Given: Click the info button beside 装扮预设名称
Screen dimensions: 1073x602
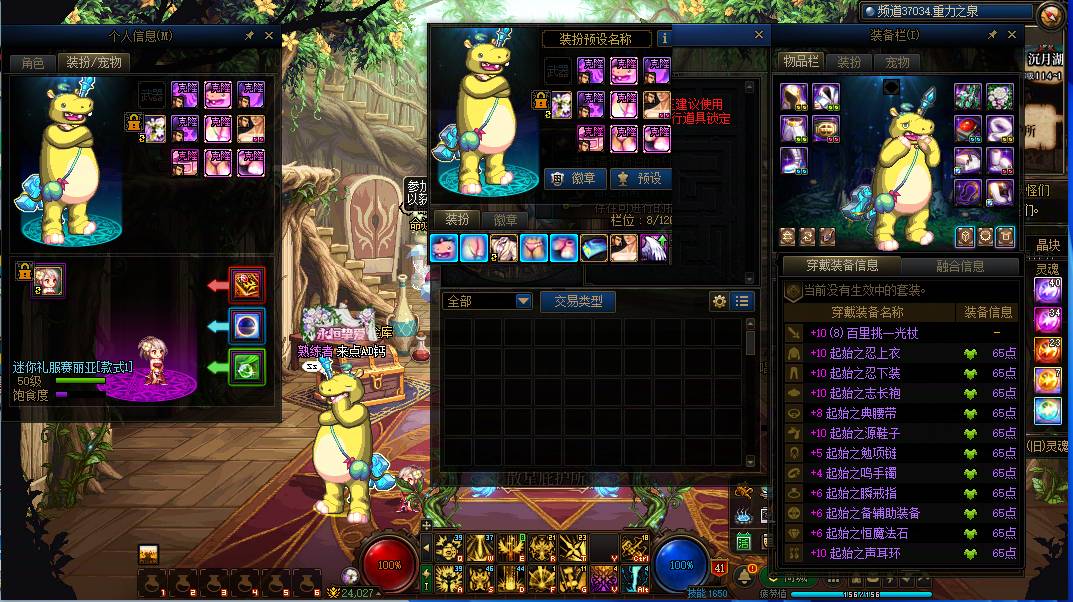Looking at the screenshot, I should [664, 39].
